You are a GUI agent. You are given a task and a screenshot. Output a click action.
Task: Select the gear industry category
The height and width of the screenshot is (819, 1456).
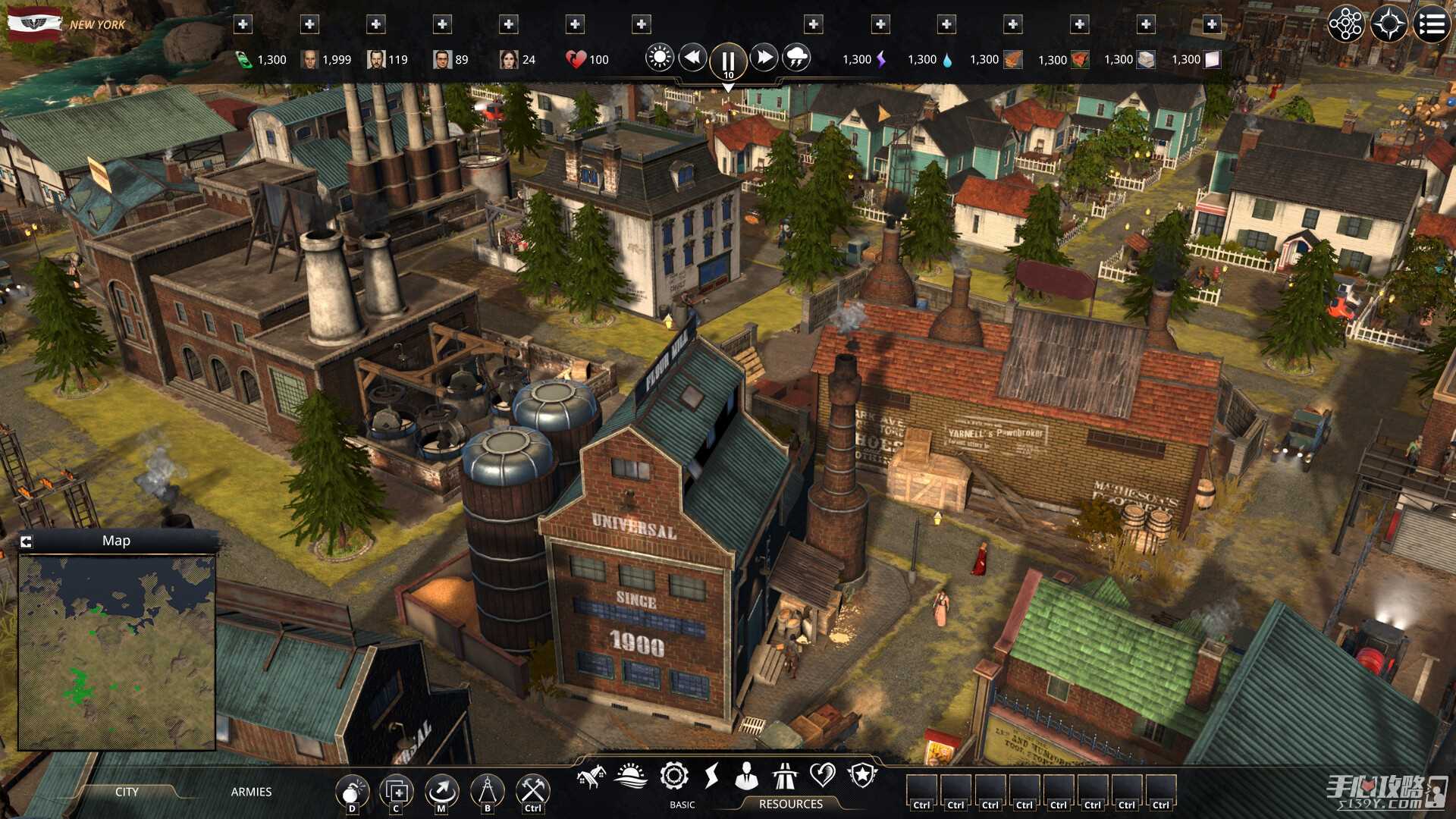point(673,776)
